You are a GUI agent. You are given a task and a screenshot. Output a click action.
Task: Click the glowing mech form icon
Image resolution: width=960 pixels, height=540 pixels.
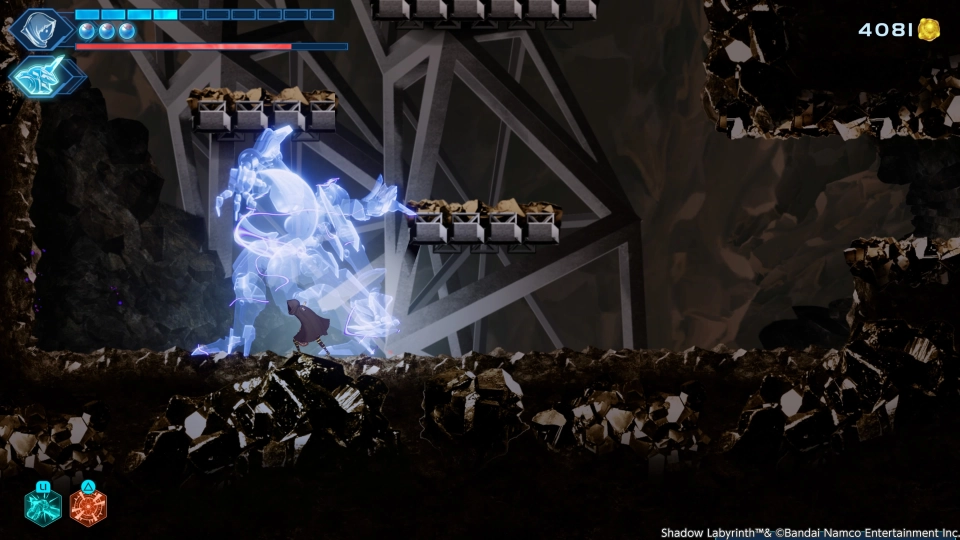tap(46, 75)
